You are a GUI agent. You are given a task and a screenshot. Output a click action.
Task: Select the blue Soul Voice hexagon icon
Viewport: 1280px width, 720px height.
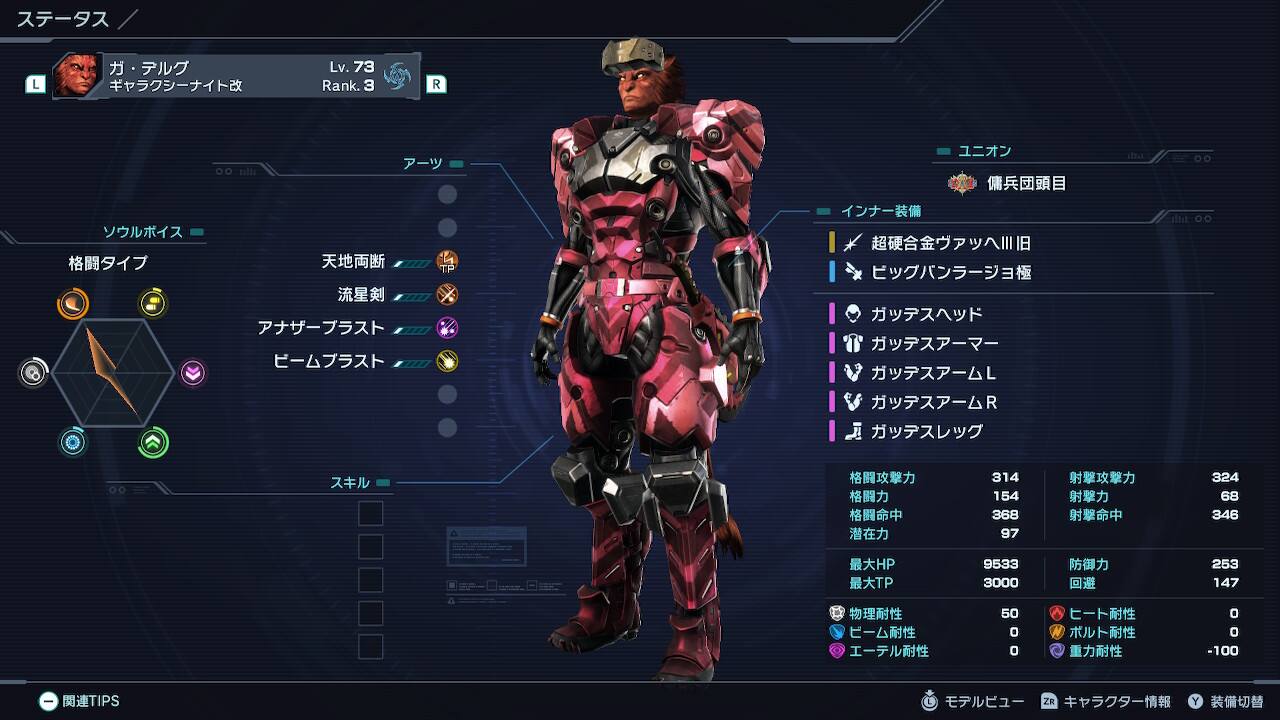(72, 443)
